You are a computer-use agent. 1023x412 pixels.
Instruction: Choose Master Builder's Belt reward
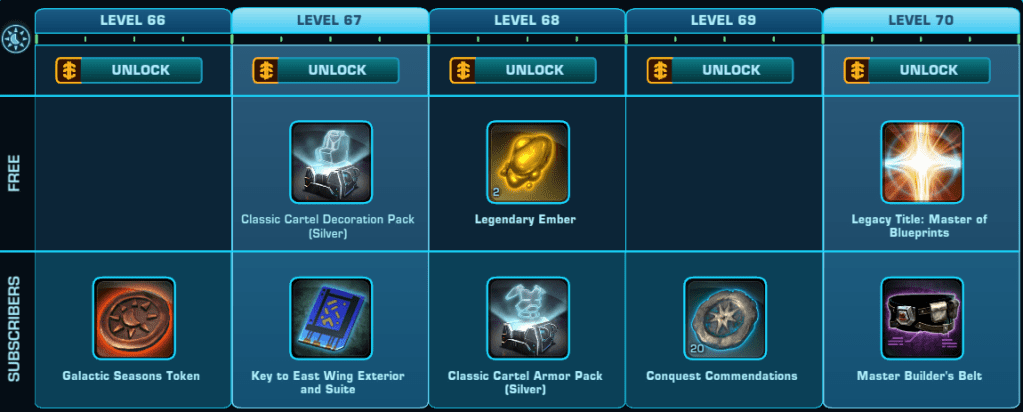point(922,319)
